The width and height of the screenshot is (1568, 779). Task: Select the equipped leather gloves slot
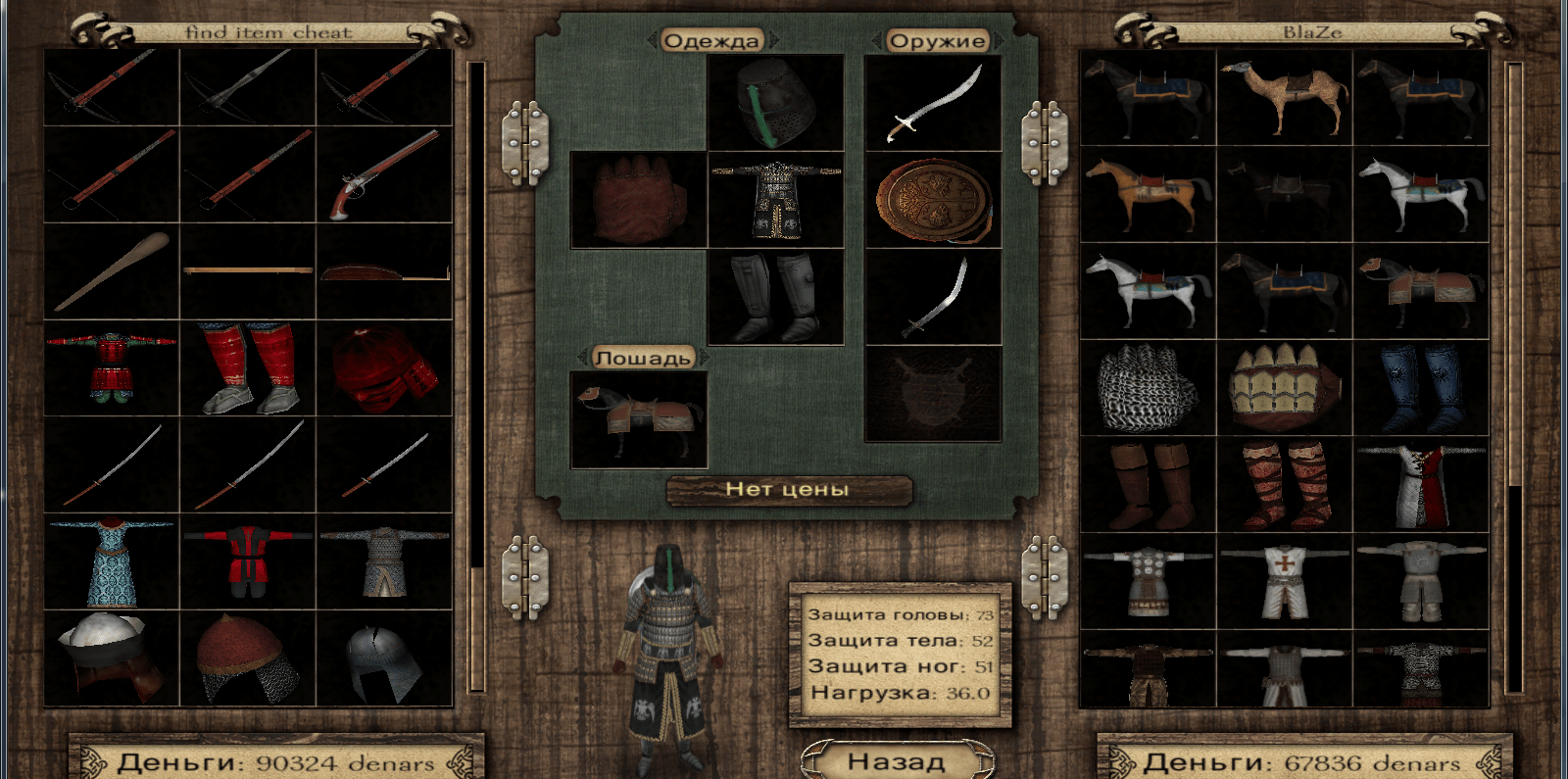click(x=638, y=200)
